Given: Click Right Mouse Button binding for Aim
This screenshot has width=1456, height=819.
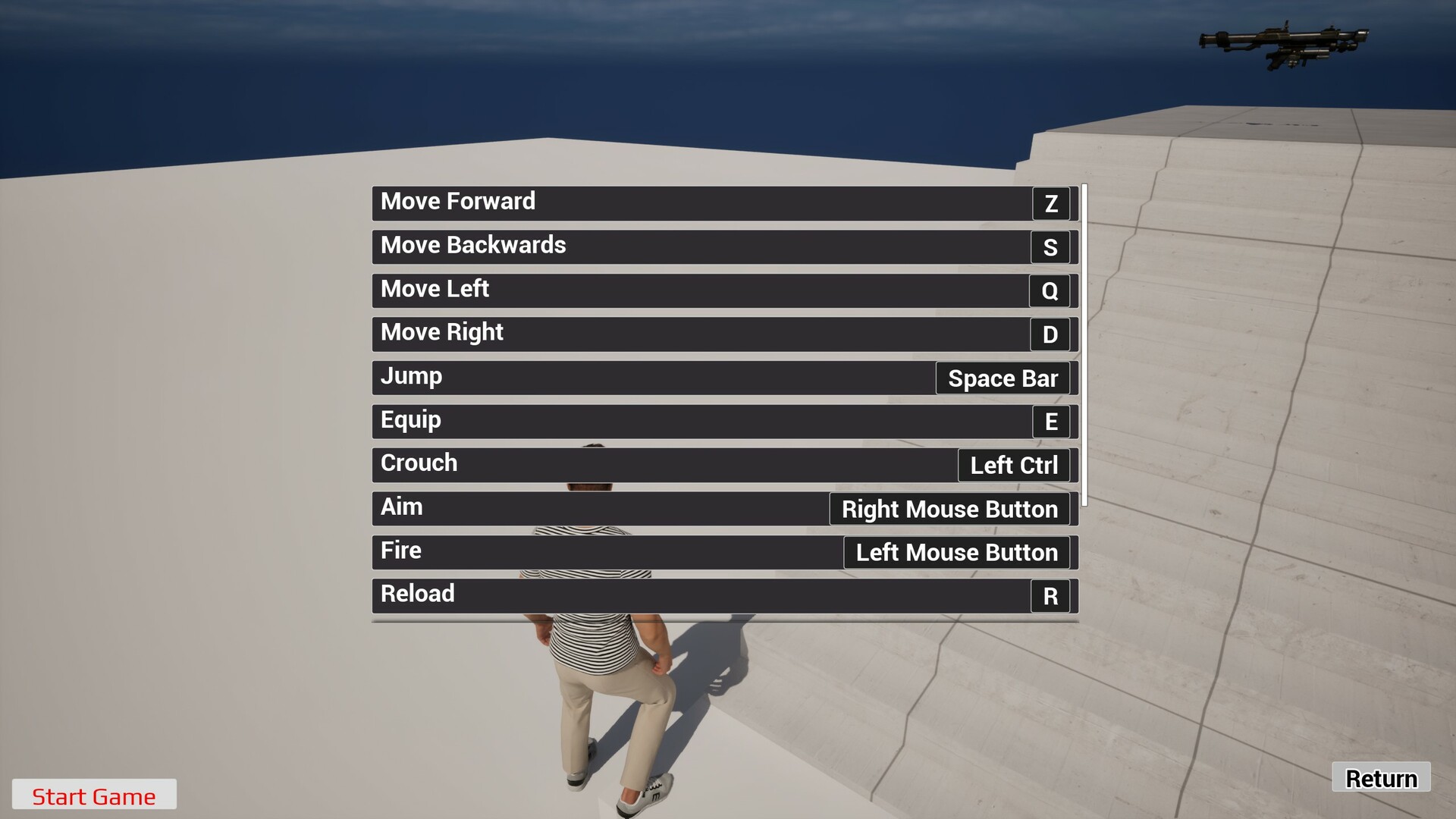Looking at the screenshot, I should pyautogui.click(x=949, y=509).
